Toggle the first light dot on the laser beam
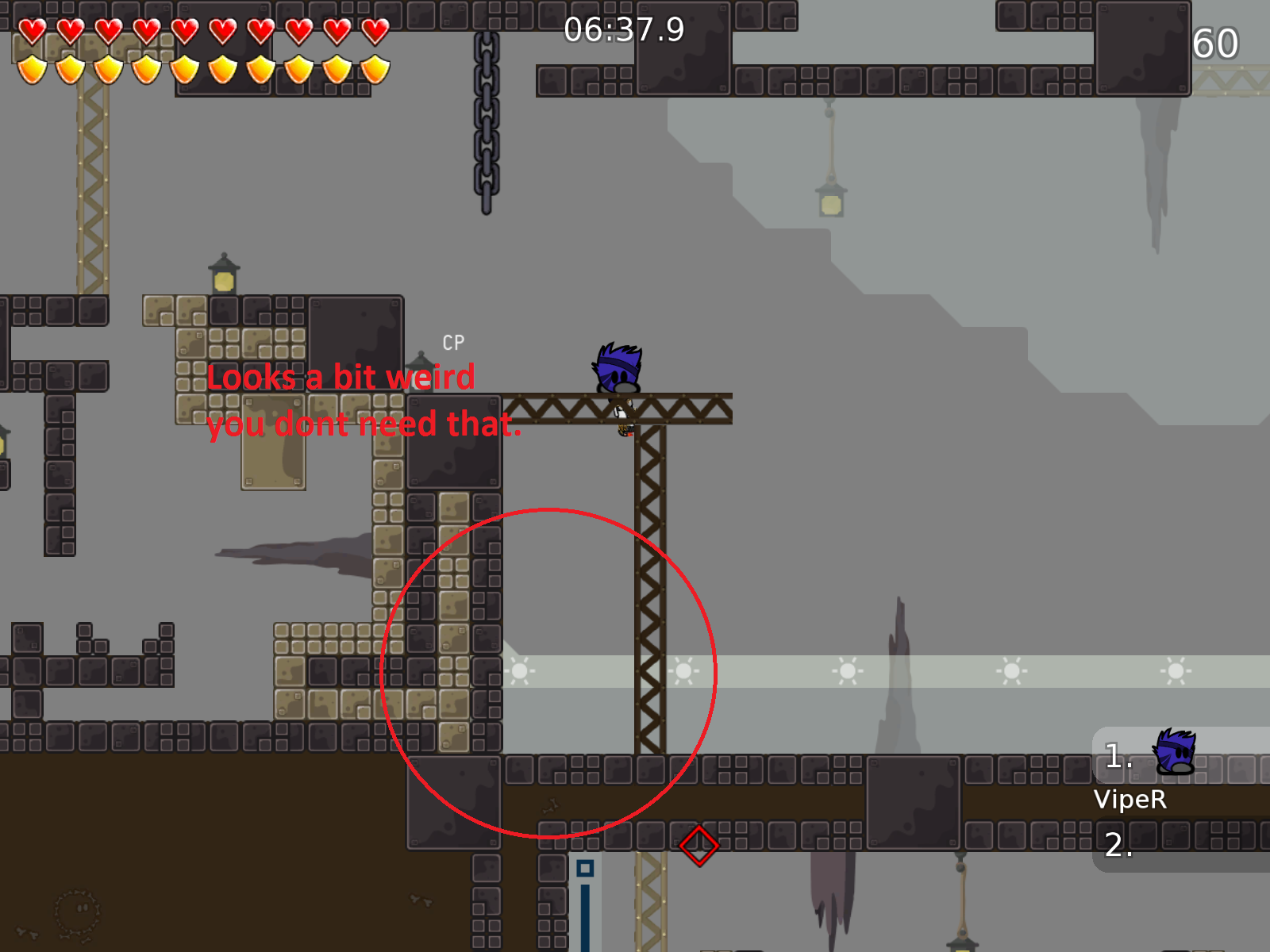This screenshot has width=1270, height=952. 521,670
